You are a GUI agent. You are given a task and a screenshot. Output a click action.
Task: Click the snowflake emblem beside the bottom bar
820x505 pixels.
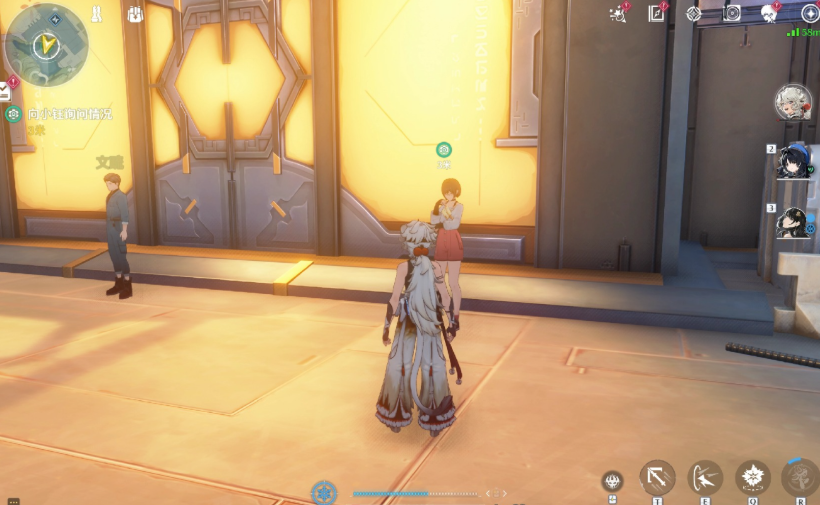point(324,492)
